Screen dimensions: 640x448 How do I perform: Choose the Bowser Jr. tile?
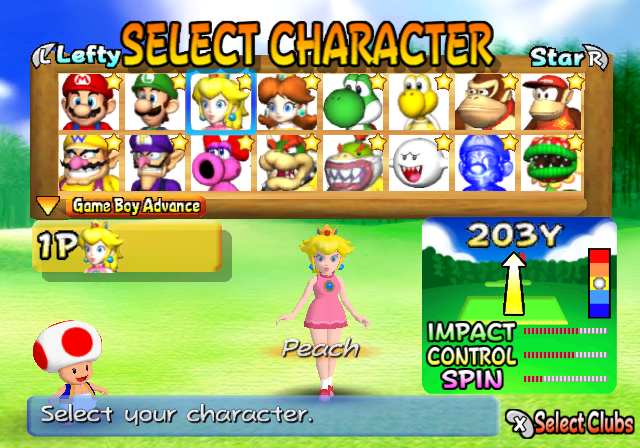tap(352, 162)
